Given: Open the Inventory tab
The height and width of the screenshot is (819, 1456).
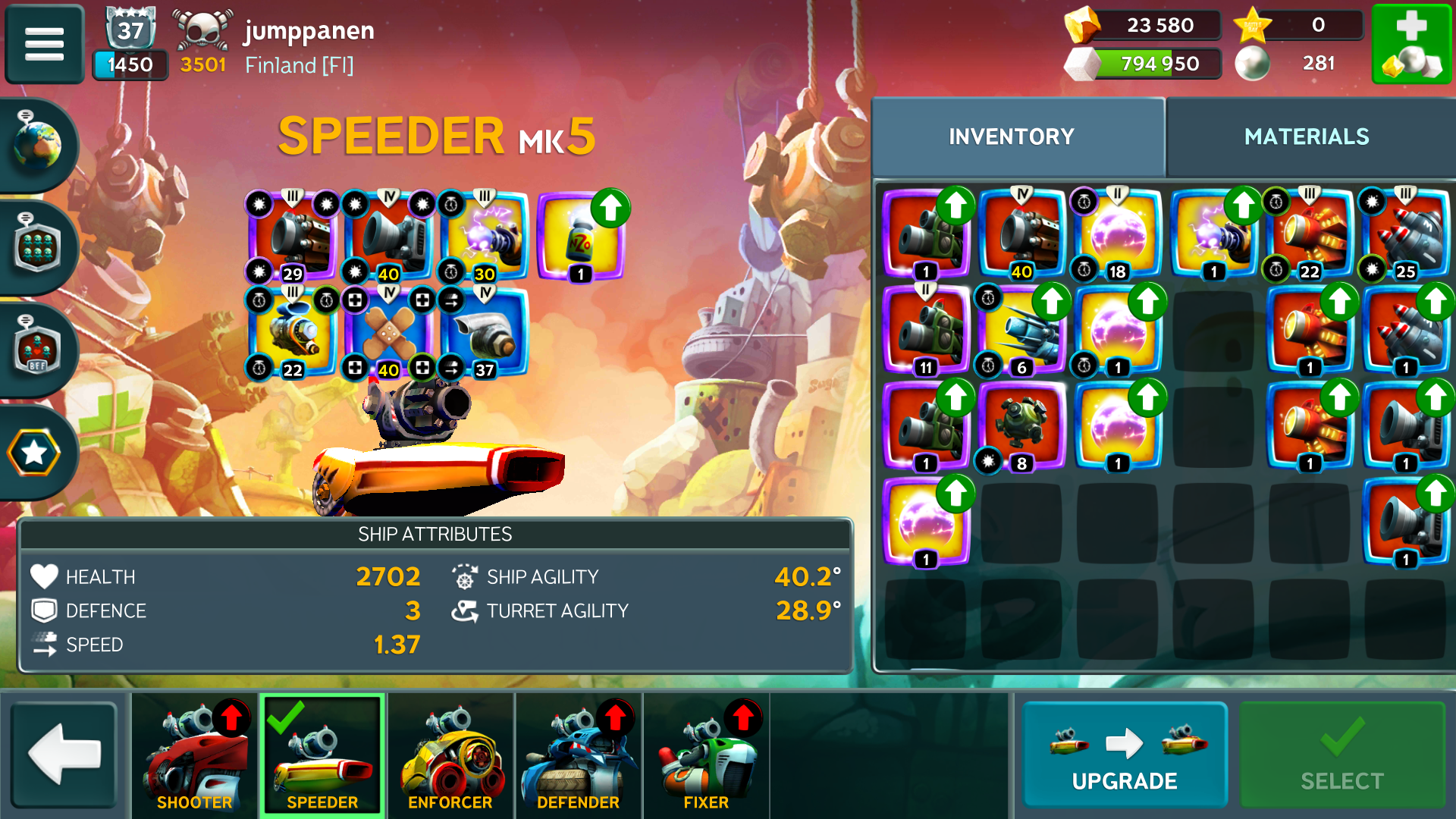Looking at the screenshot, I should [x=1012, y=136].
